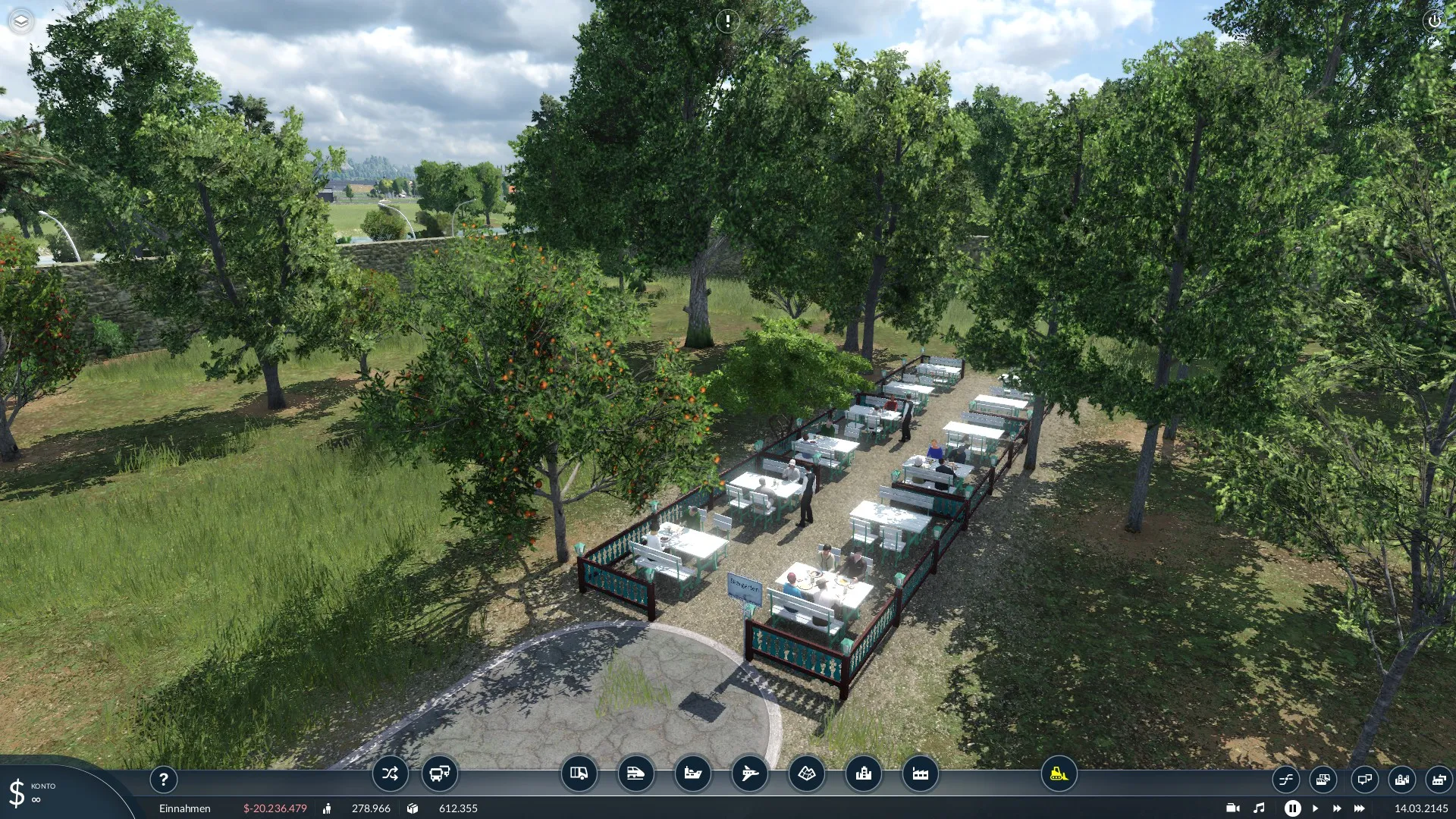Open the industry factory menu
This screenshot has height=819, width=1456.
pos(920,774)
